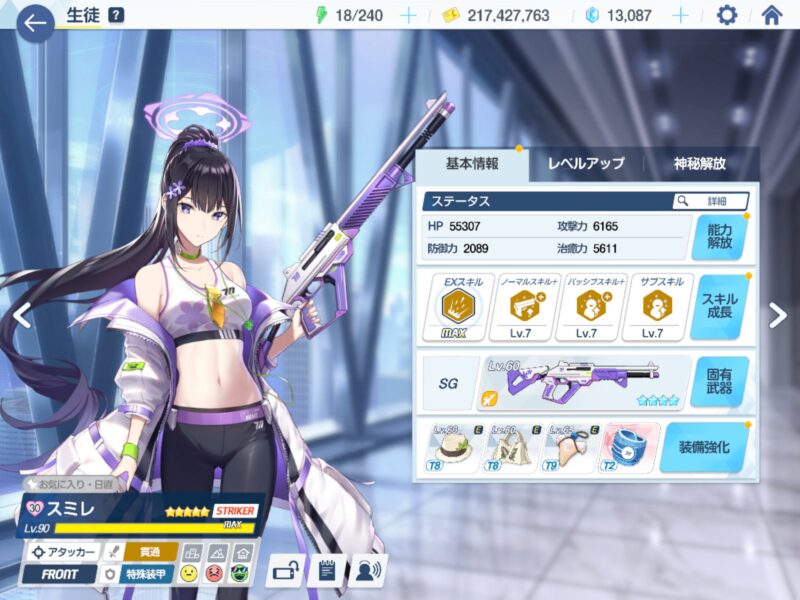Image resolution: width=800 pixels, height=600 pixels.
Task: Open the スキル成長 screen
Action: tap(718, 306)
